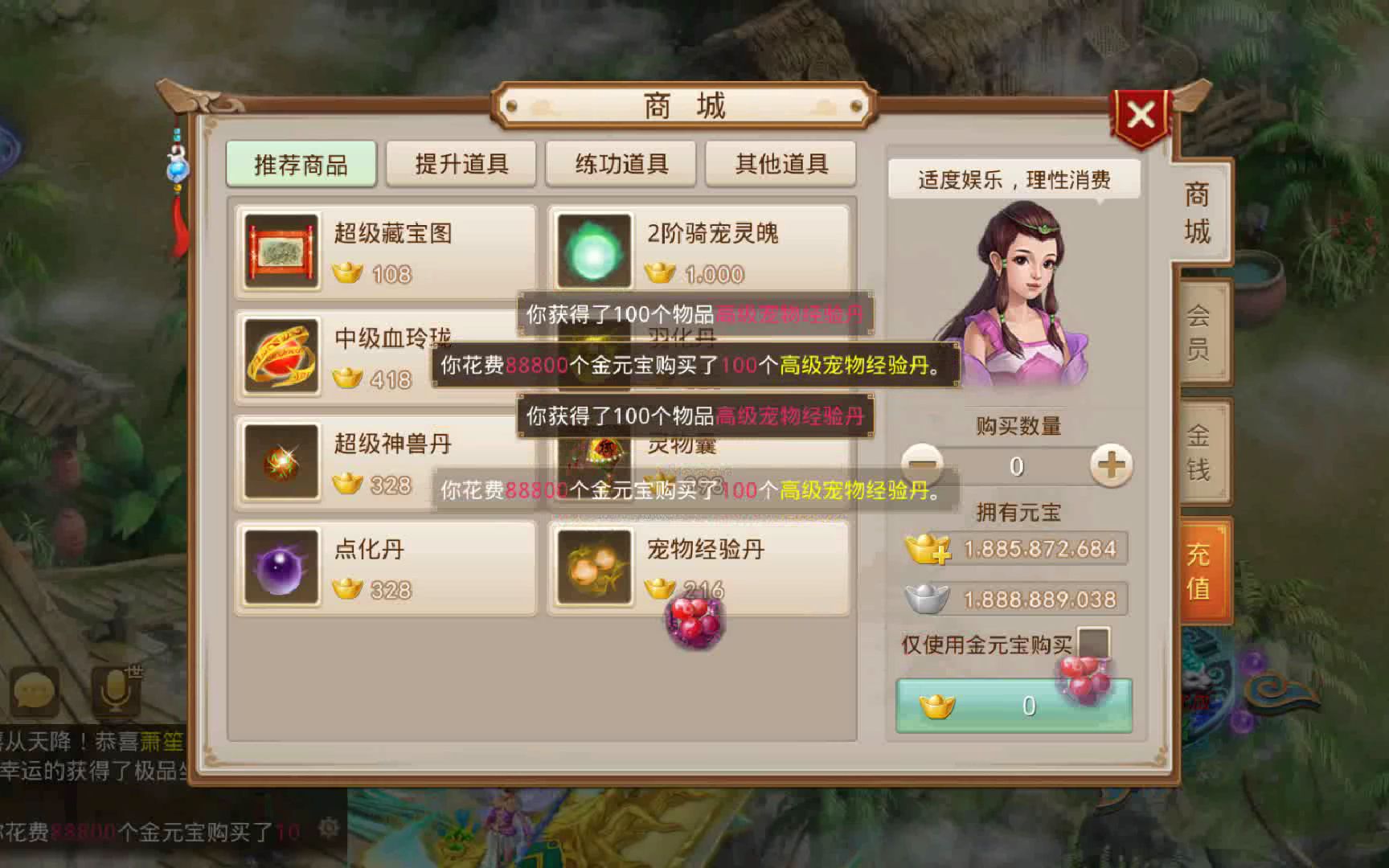The image size is (1389, 868).
Task: Increase purchase quantity with plus button
Action: tap(1112, 467)
